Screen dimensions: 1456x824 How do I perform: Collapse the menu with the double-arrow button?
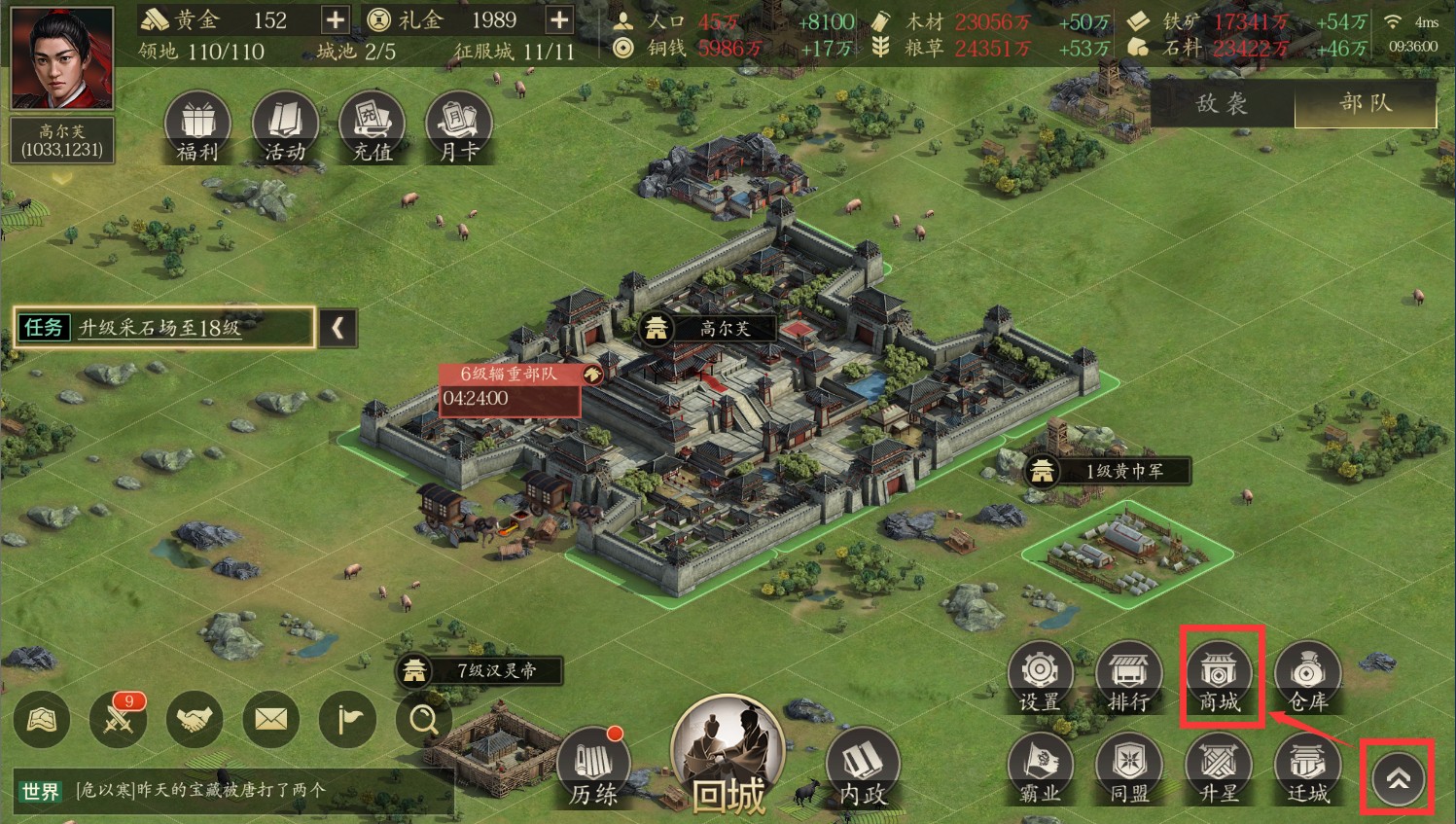[x=1398, y=778]
